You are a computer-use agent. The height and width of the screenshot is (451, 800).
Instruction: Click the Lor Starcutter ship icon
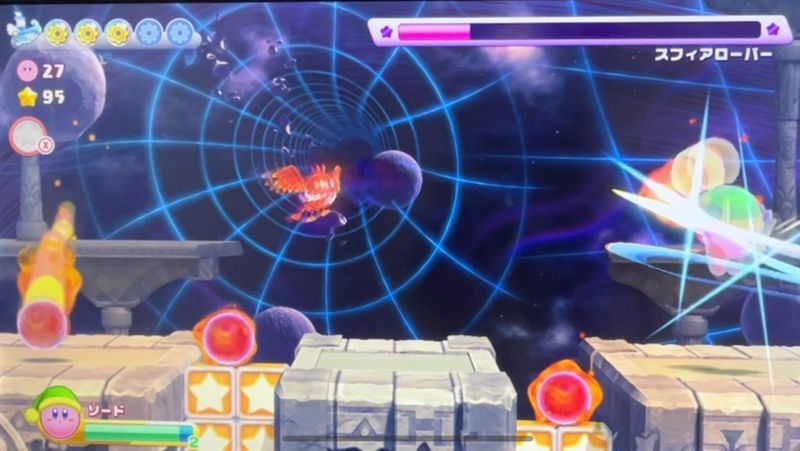click(x=22, y=32)
